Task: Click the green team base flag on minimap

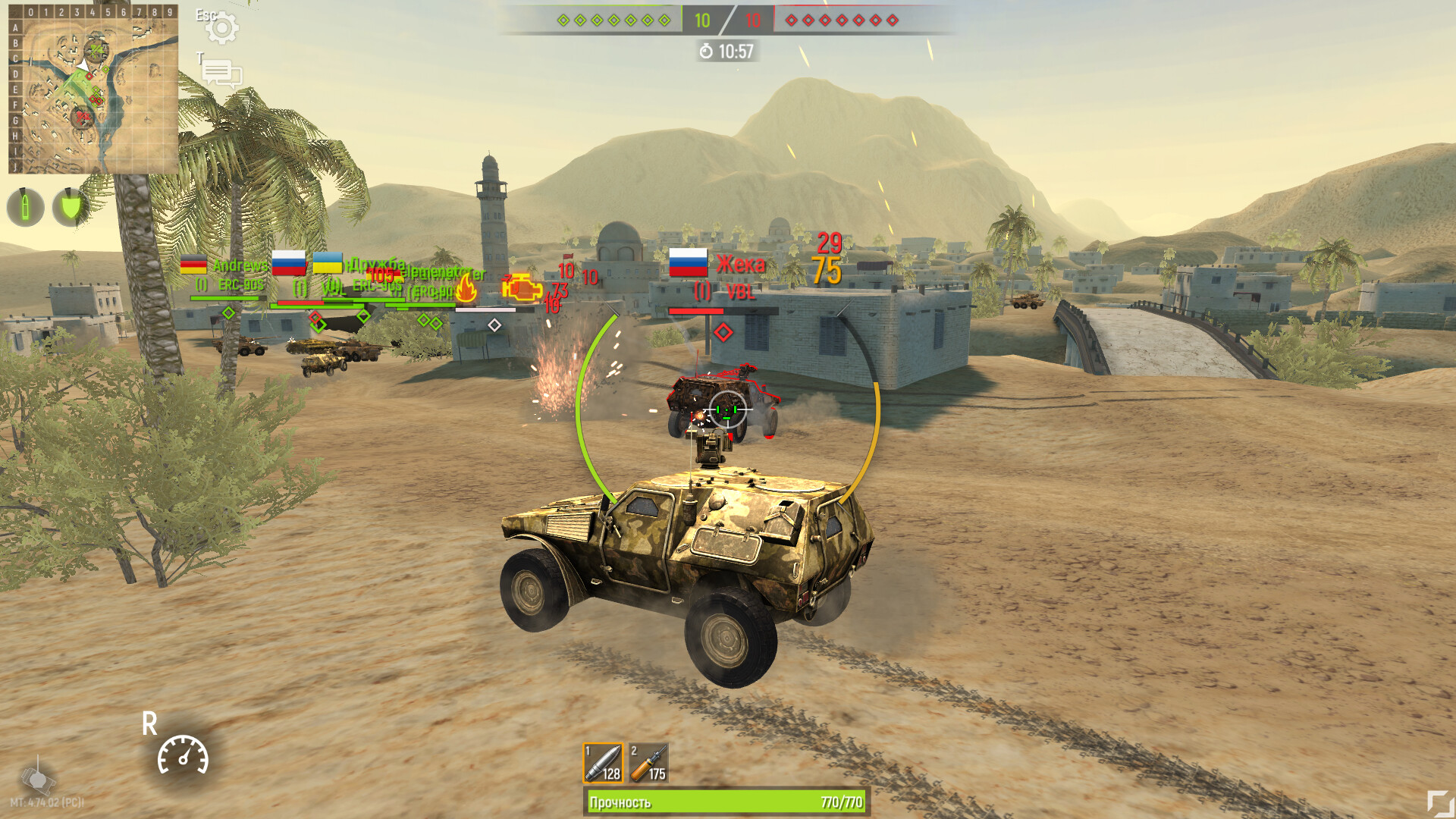Action: (x=94, y=49)
